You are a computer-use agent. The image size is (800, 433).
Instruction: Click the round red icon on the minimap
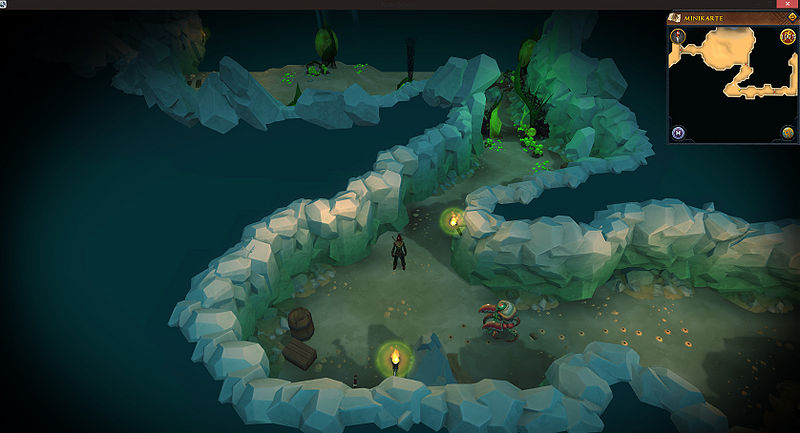point(787,38)
